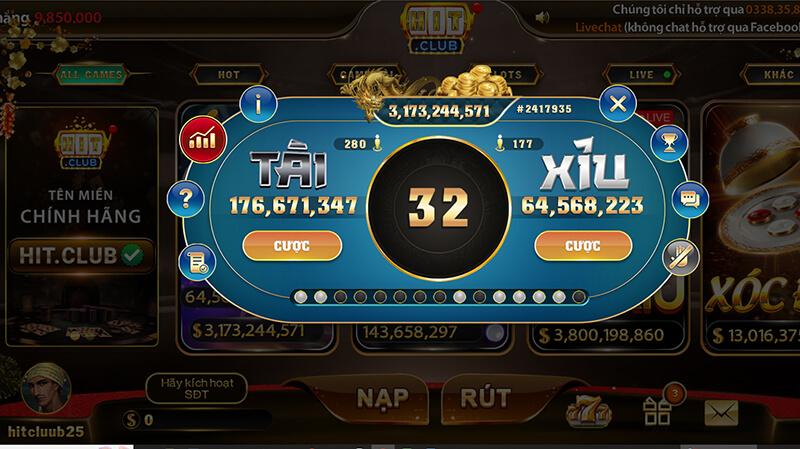Open the gift box with notification badge
The image size is (800, 449).
[657, 410]
